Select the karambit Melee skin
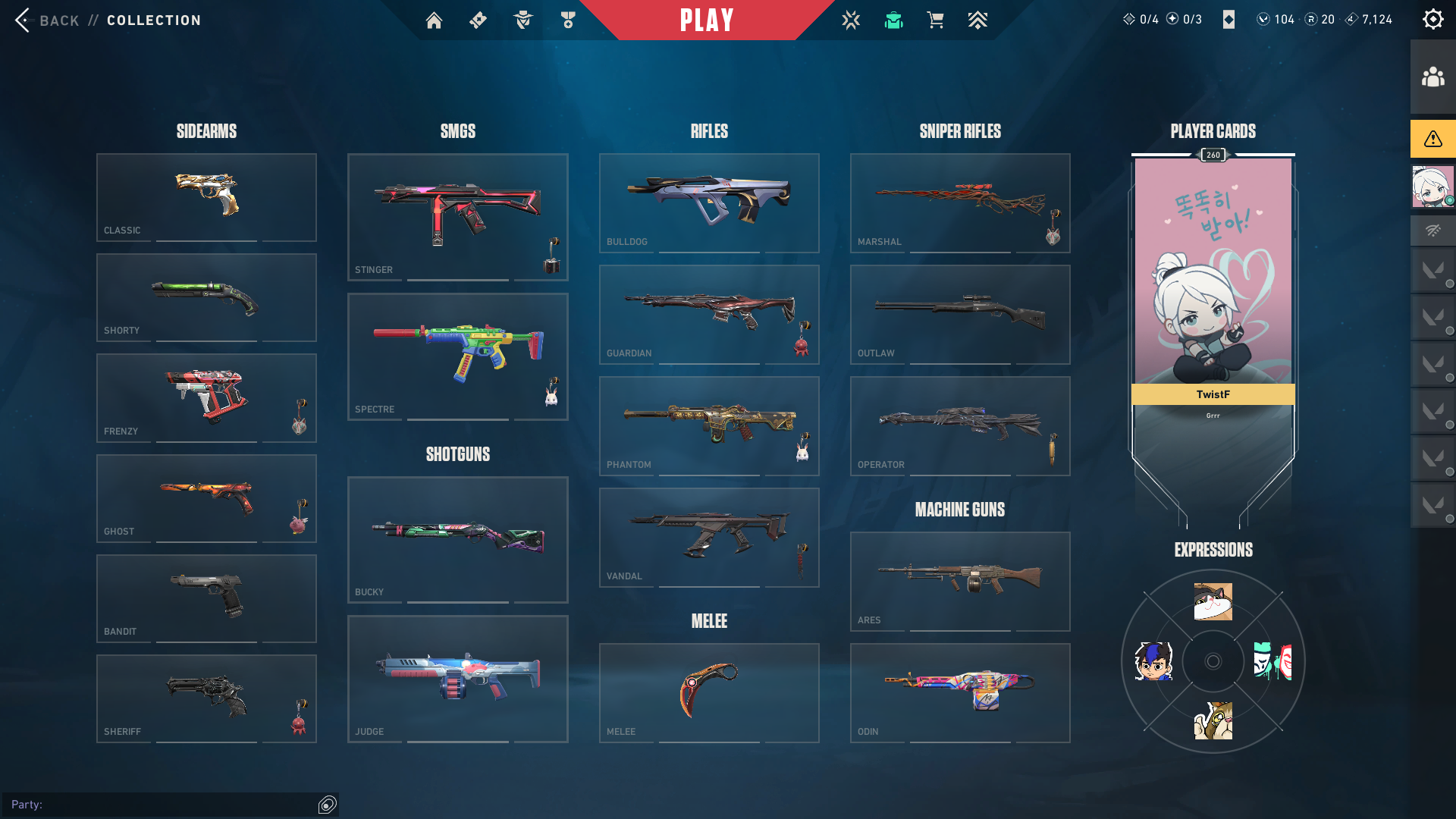 click(709, 692)
